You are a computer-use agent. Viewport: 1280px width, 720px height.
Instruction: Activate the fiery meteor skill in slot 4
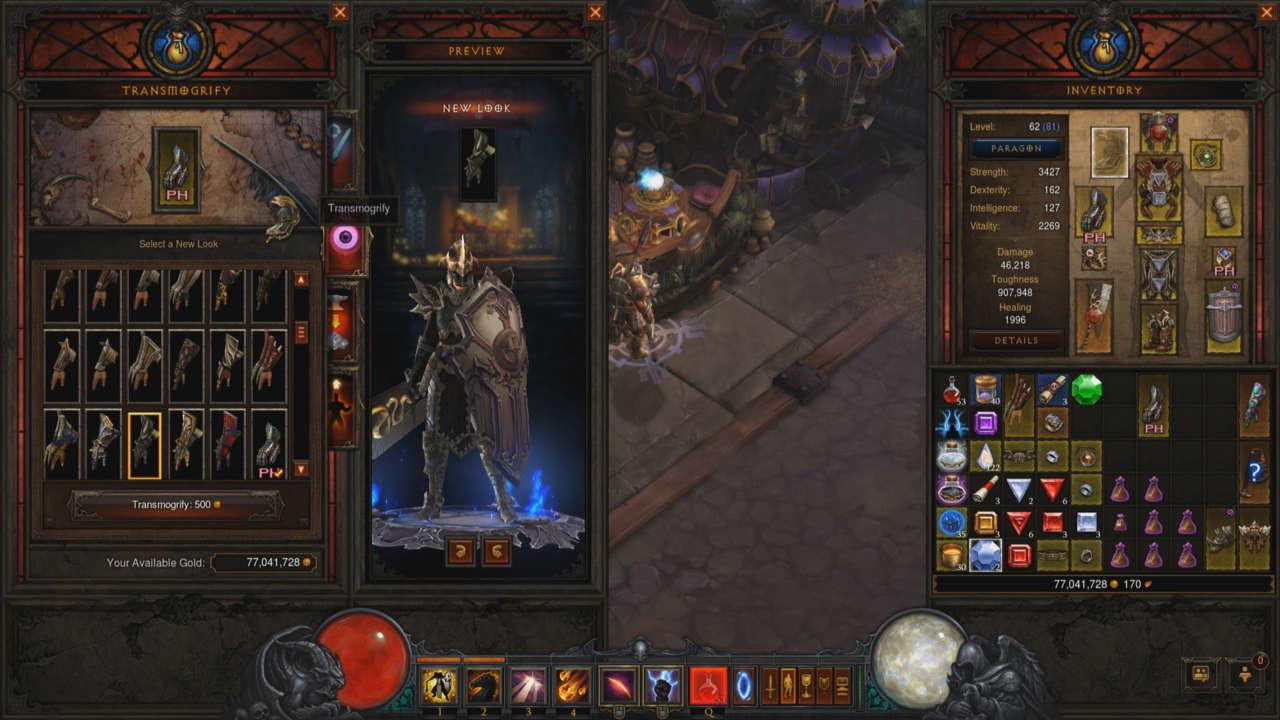pos(572,686)
